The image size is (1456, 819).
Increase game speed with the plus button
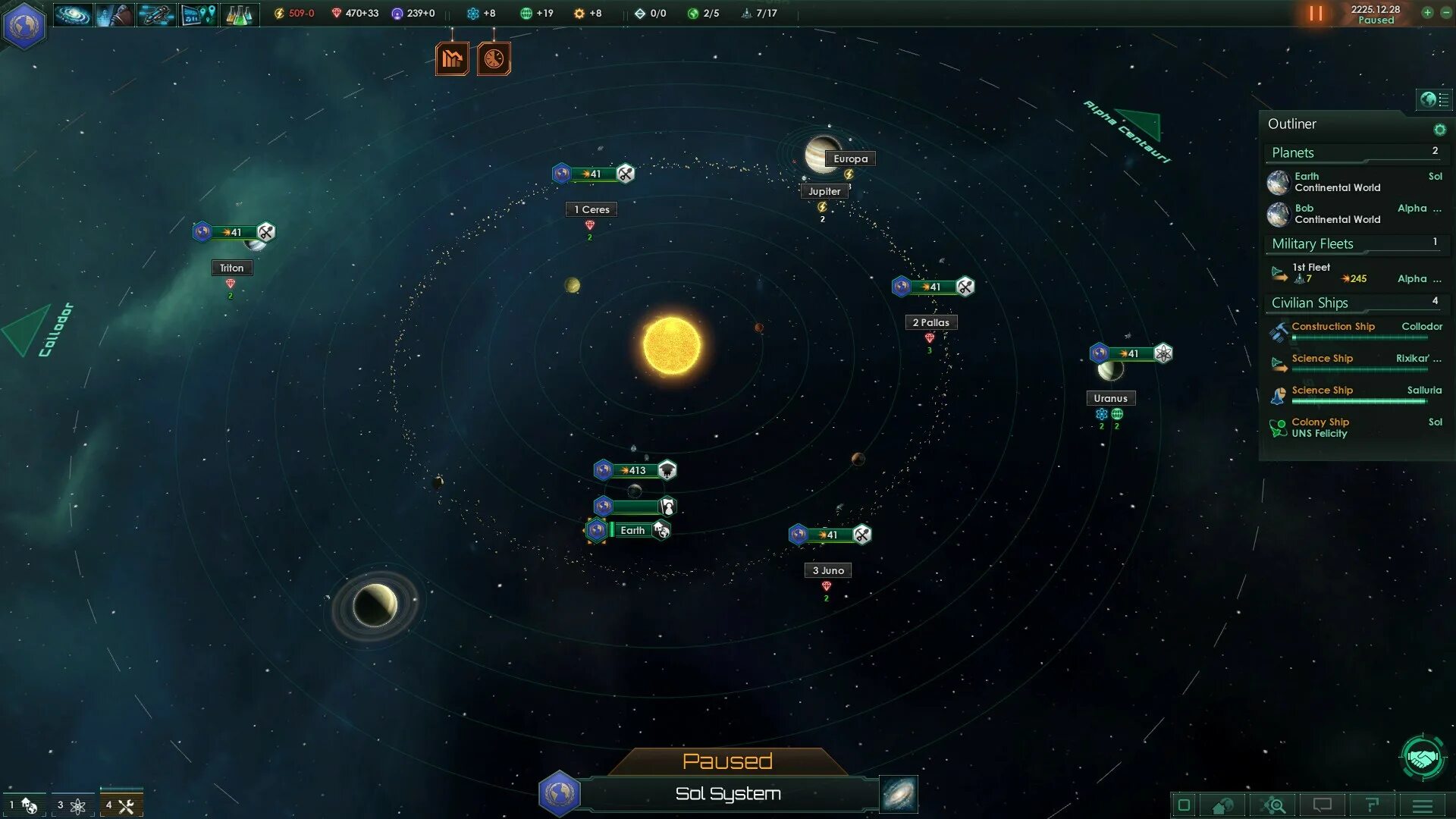click(1427, 12)
